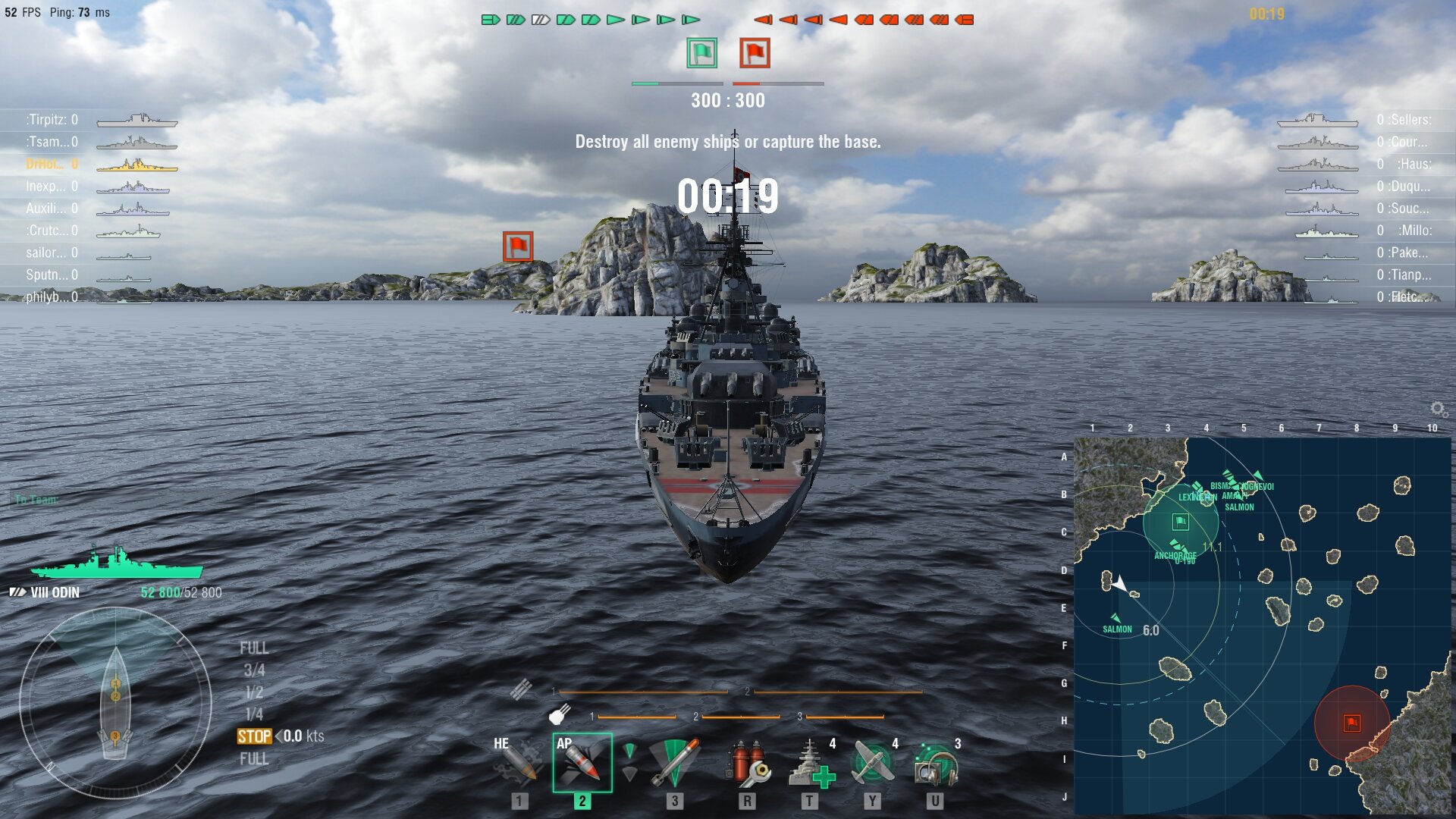Click the enemy base flag on the minimap
Image resolution: width=1456 pixels, height=819 pixels.
coord(1351,723)
